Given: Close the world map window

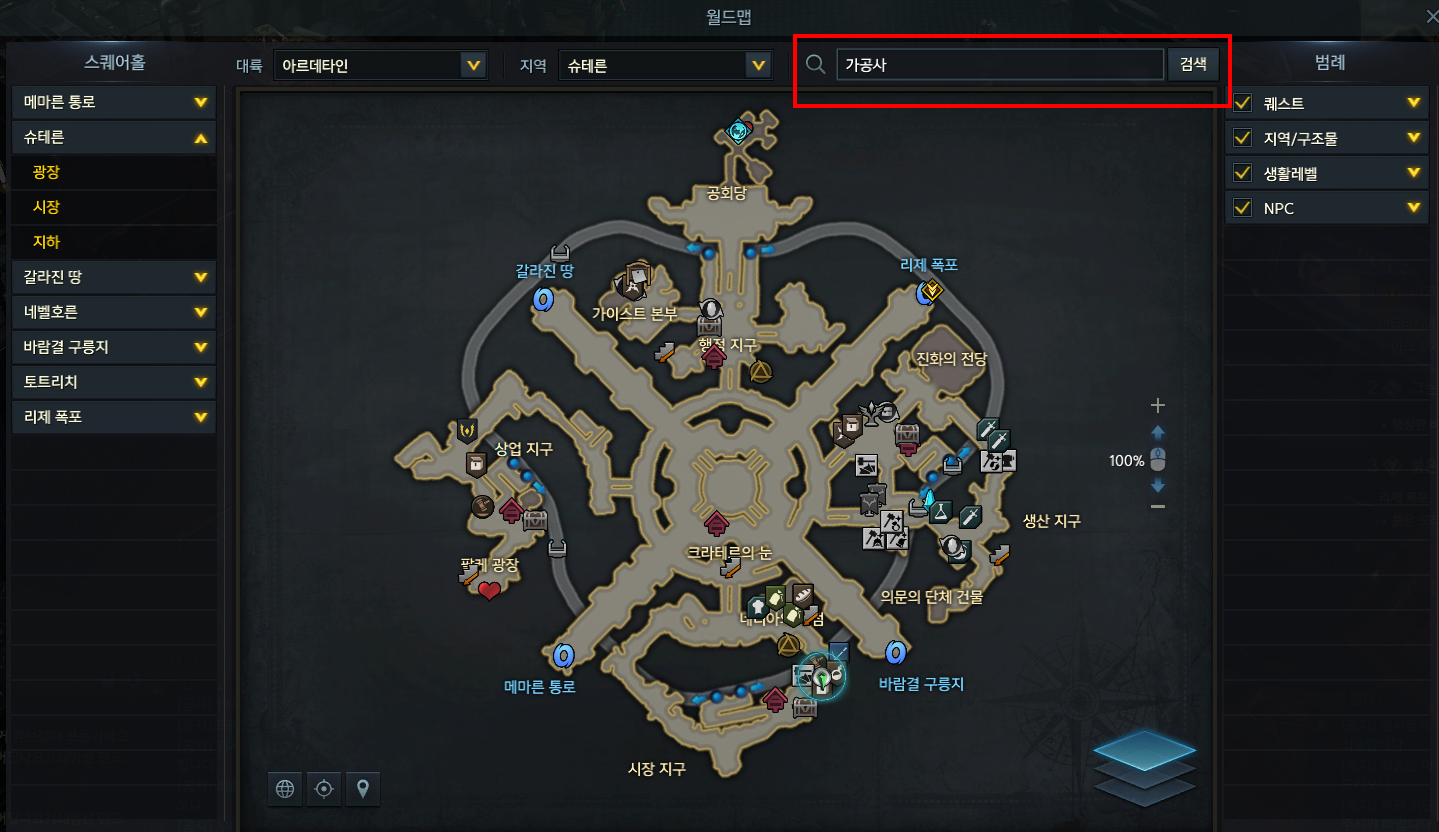Looking at the screenshot, I should point(1431,15).
